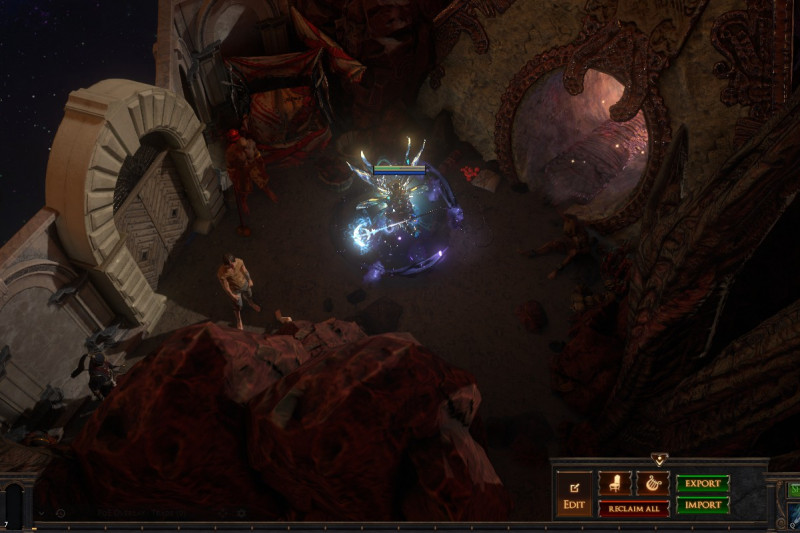Reclaim all hideout decorations

[633, 508]
